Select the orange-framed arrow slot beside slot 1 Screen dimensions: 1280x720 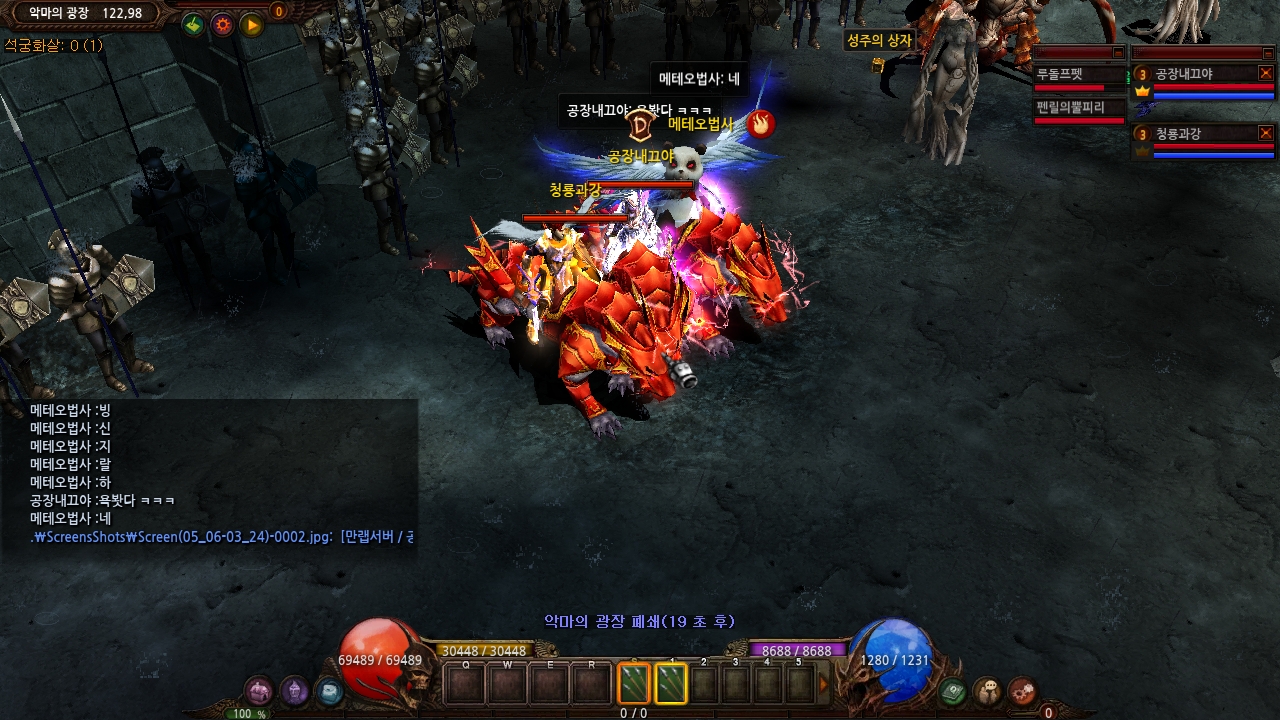tap(634, 684)
